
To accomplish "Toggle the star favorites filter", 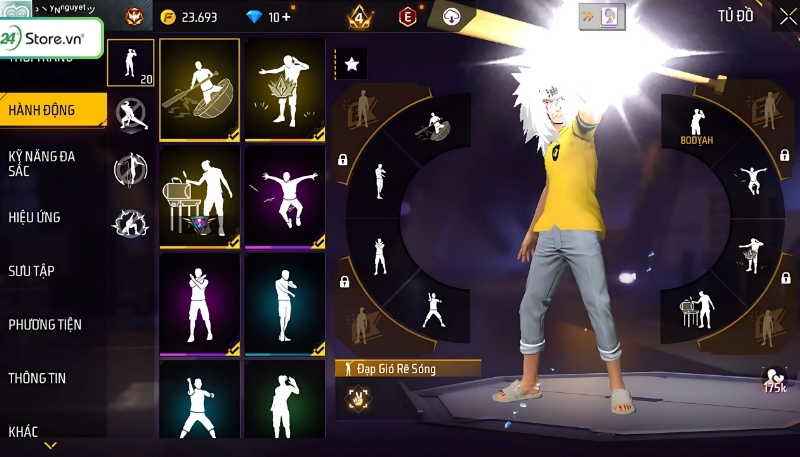I will [x=352, y=64].
